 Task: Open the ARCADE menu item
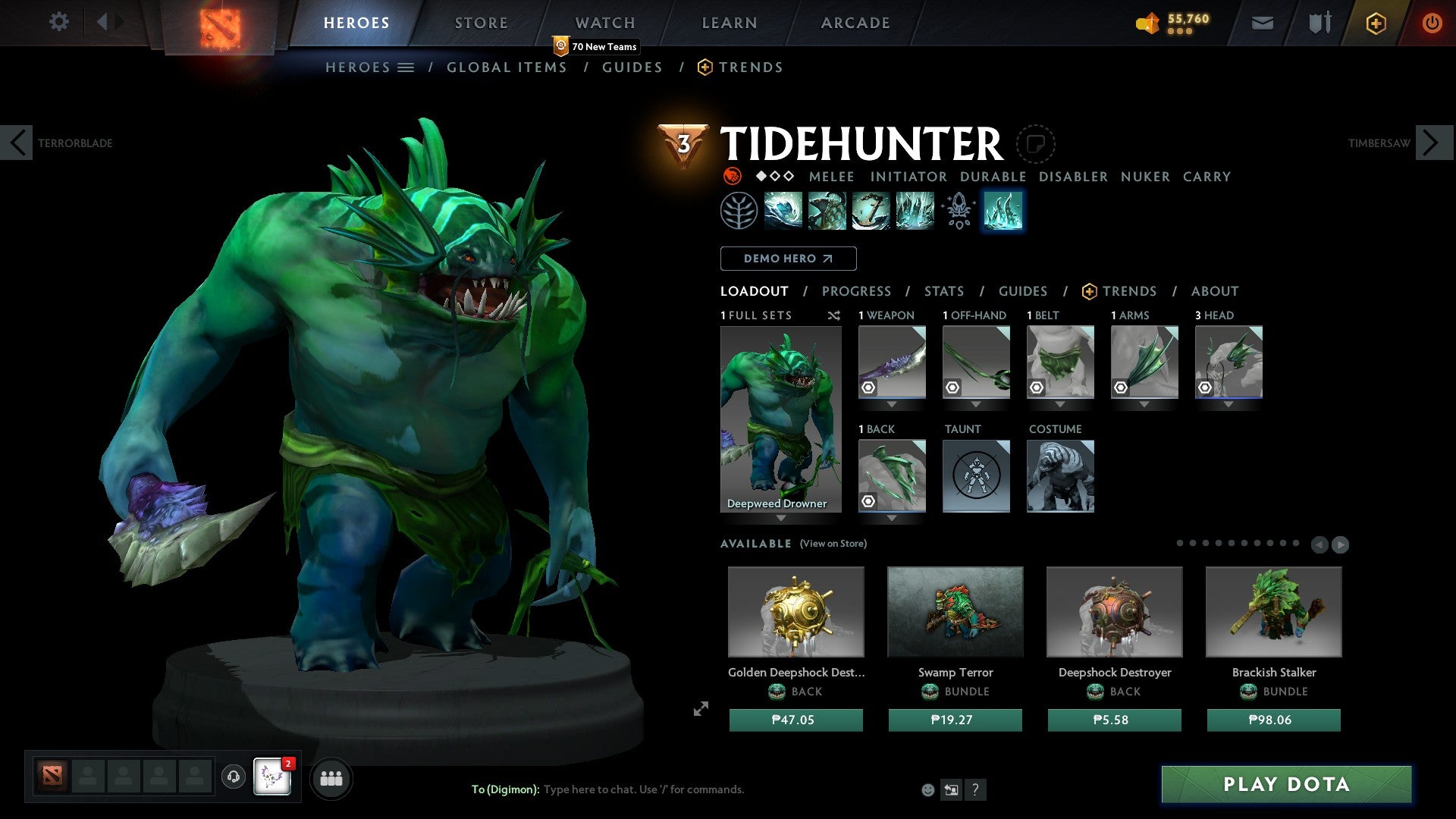pos(855,22)
